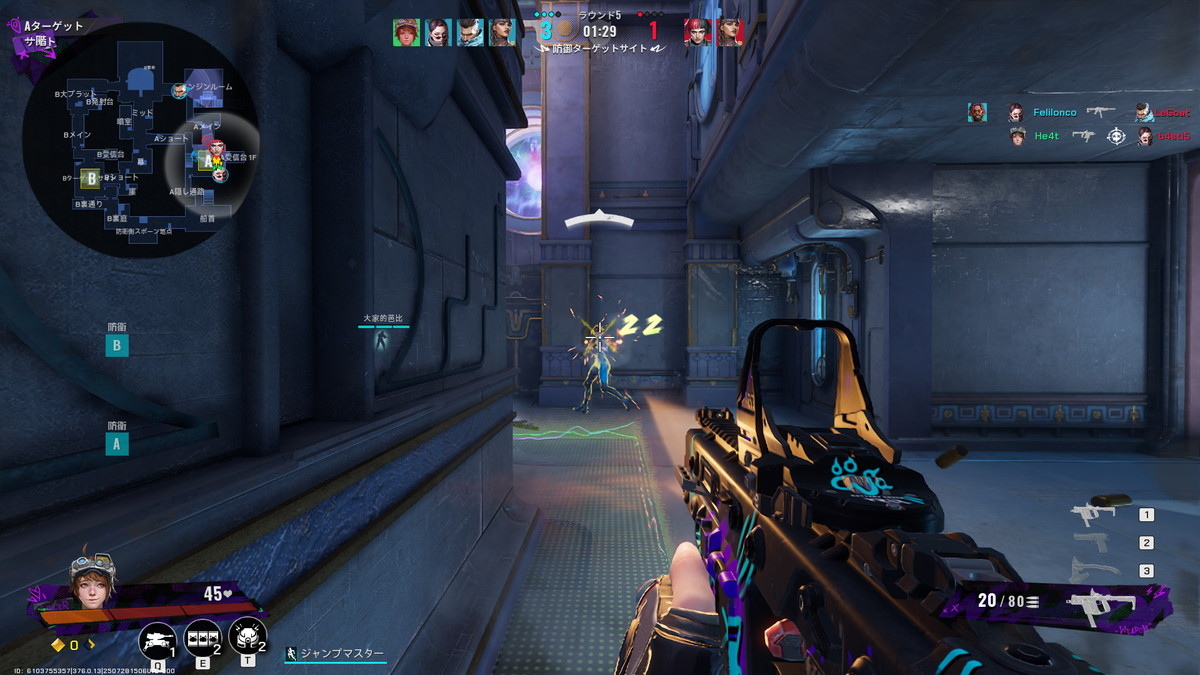Trigger the dome mine ability icon

[x=247, y=636]
